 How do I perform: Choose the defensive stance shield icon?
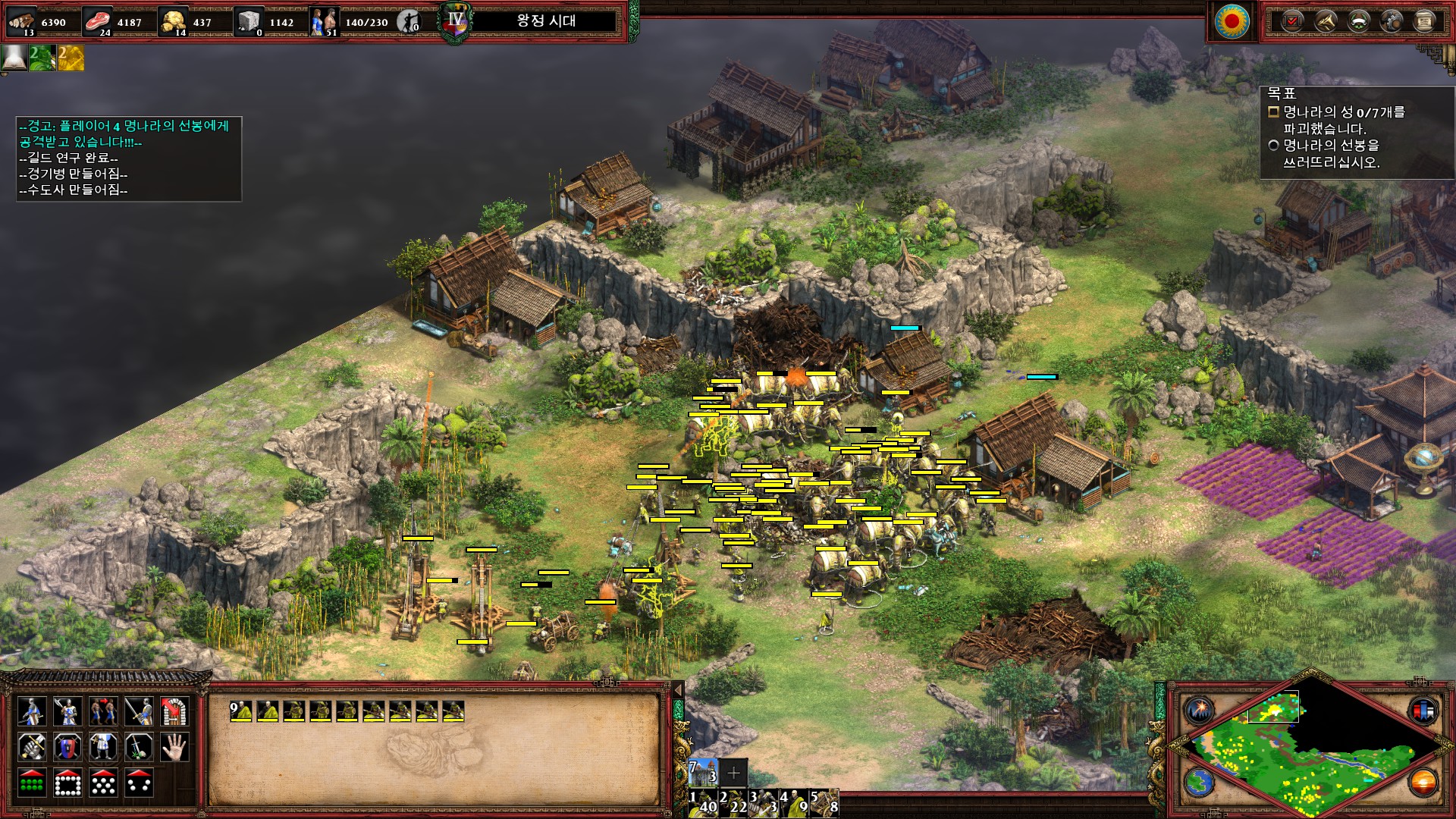click(x=67, y=747)
